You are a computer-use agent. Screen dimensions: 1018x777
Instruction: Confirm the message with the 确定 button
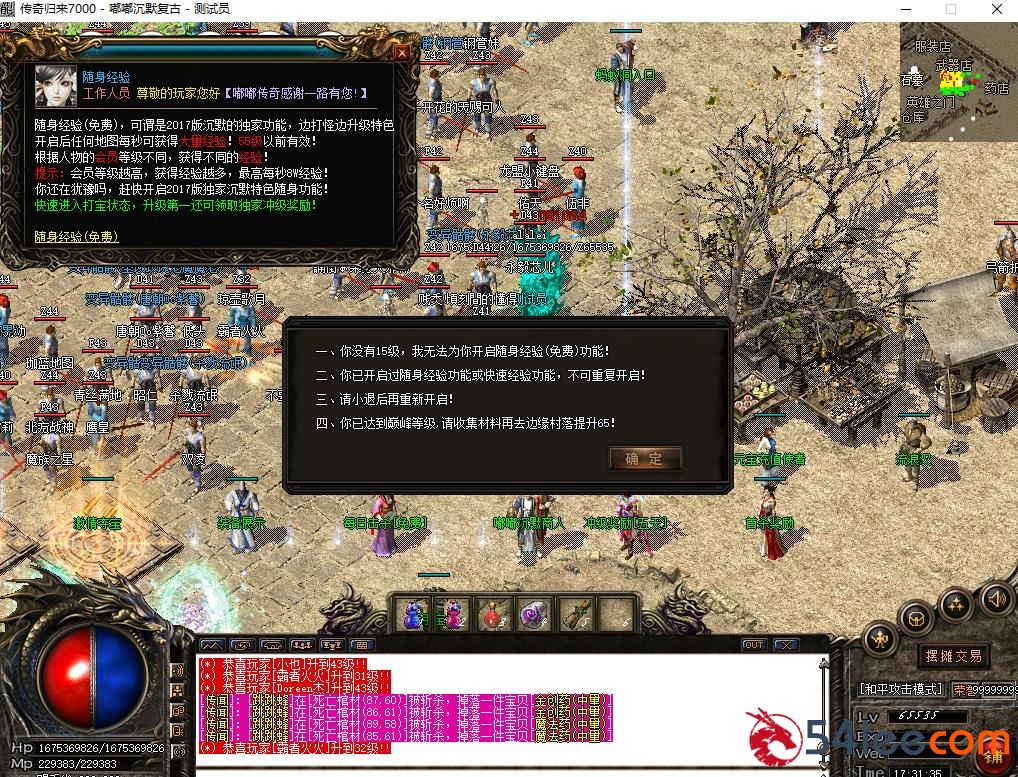tap(645, 459)
